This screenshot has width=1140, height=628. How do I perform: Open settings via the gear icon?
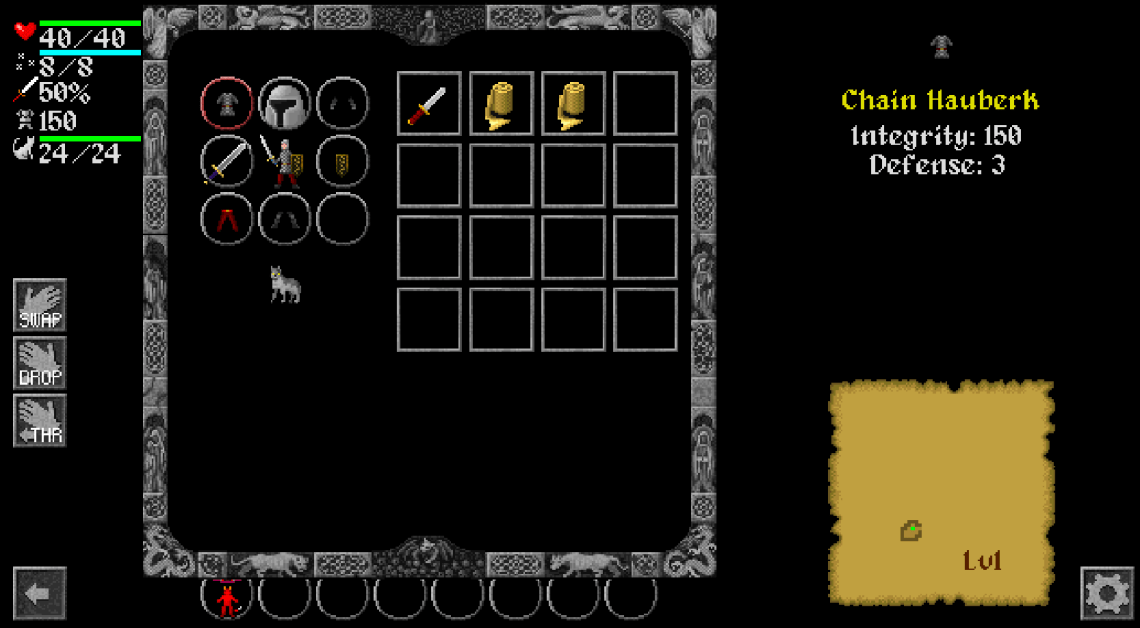click(x=1107, y=594)
